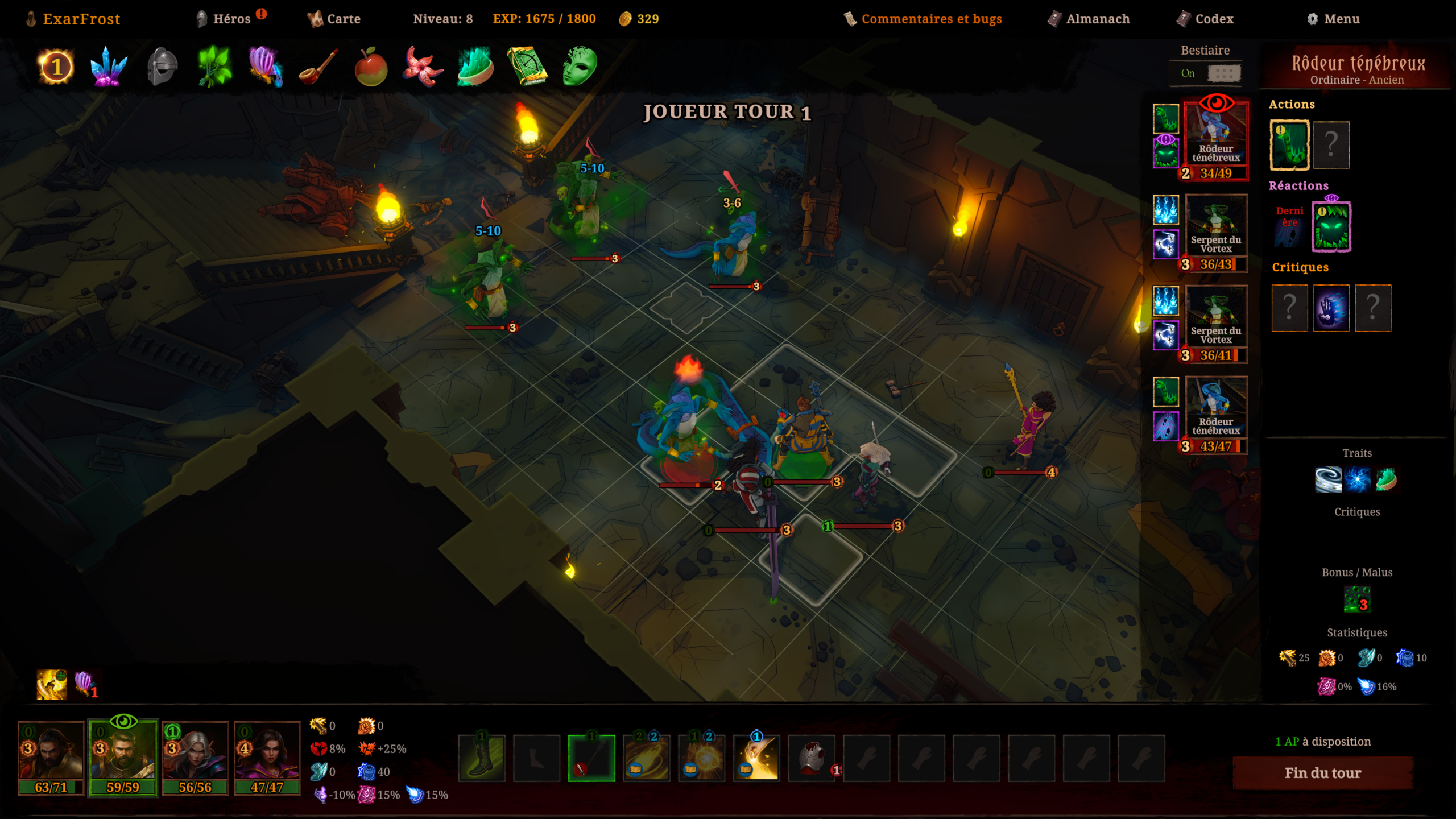End the turn with Fin du tour
This screenshot has width=1456, height=819.
click(1322, 773)
